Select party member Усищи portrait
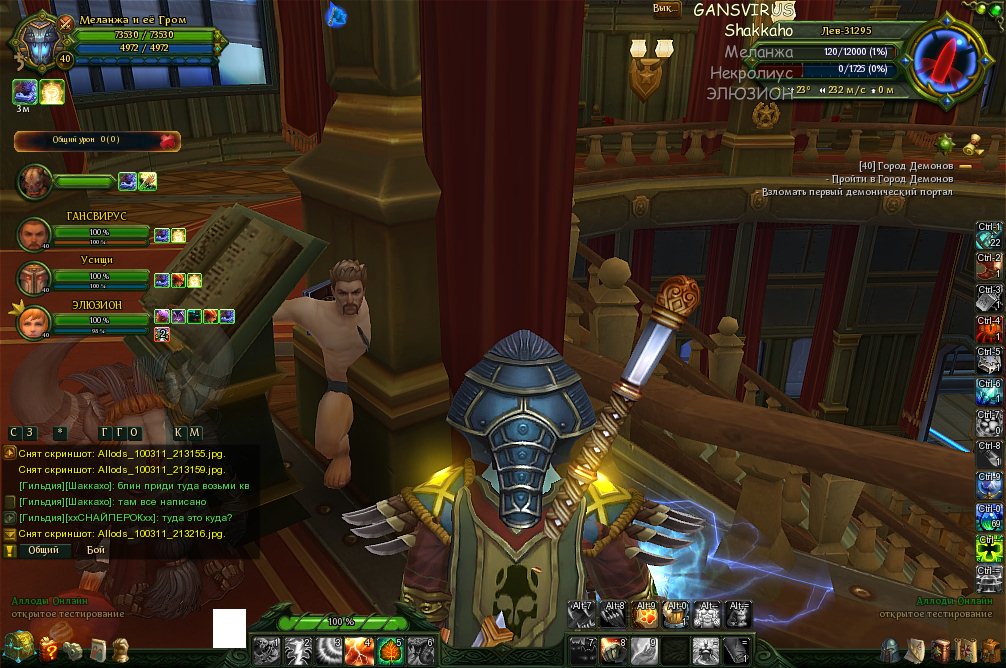 pos(34,278)
